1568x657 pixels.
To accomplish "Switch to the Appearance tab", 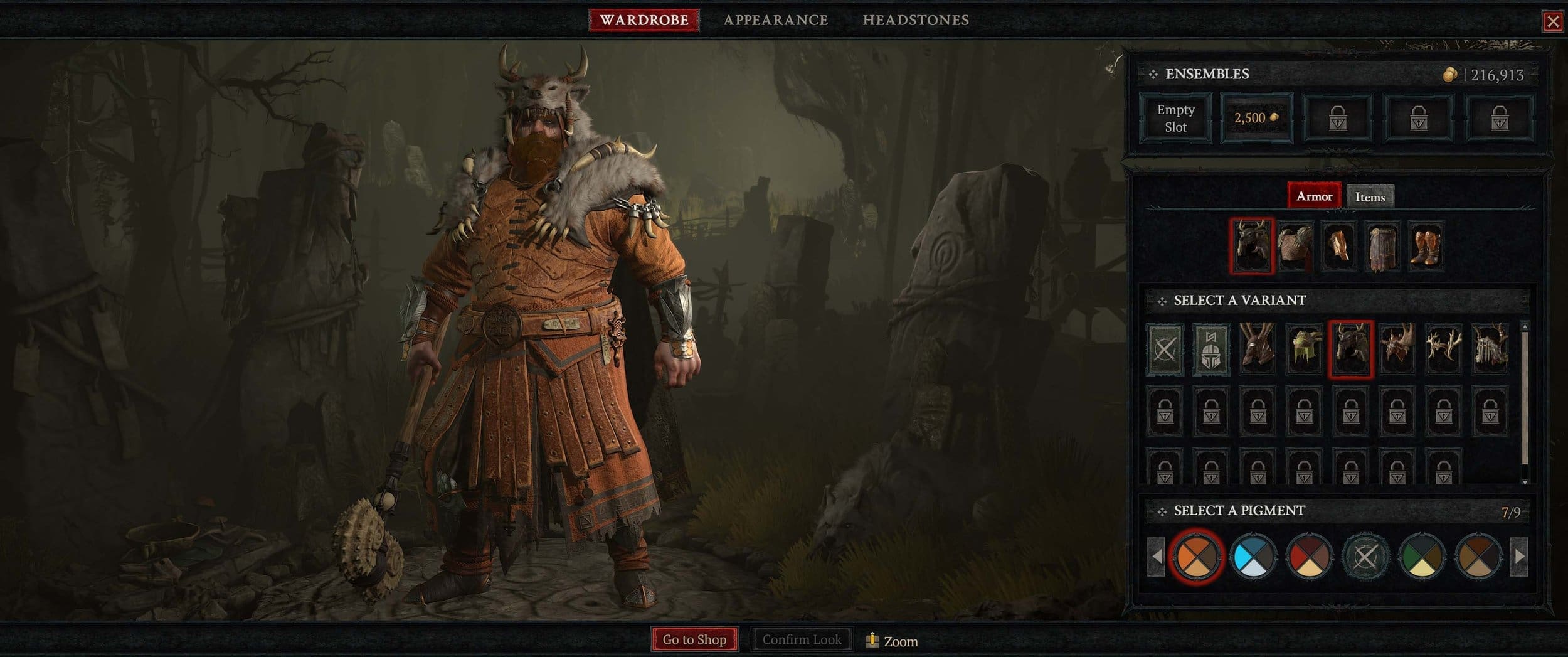I will point(775,20).
